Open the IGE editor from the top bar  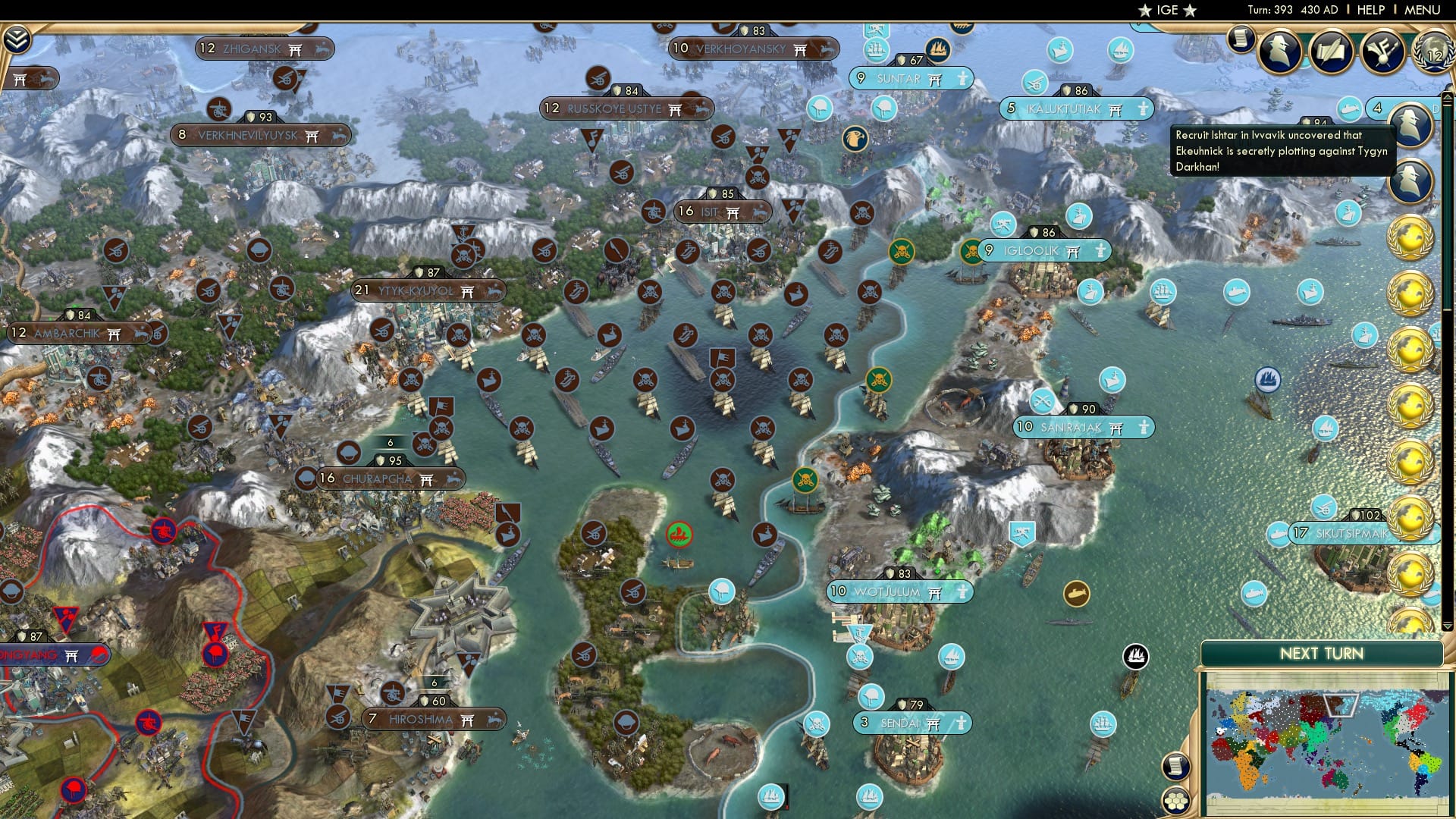click(1166, 10)
